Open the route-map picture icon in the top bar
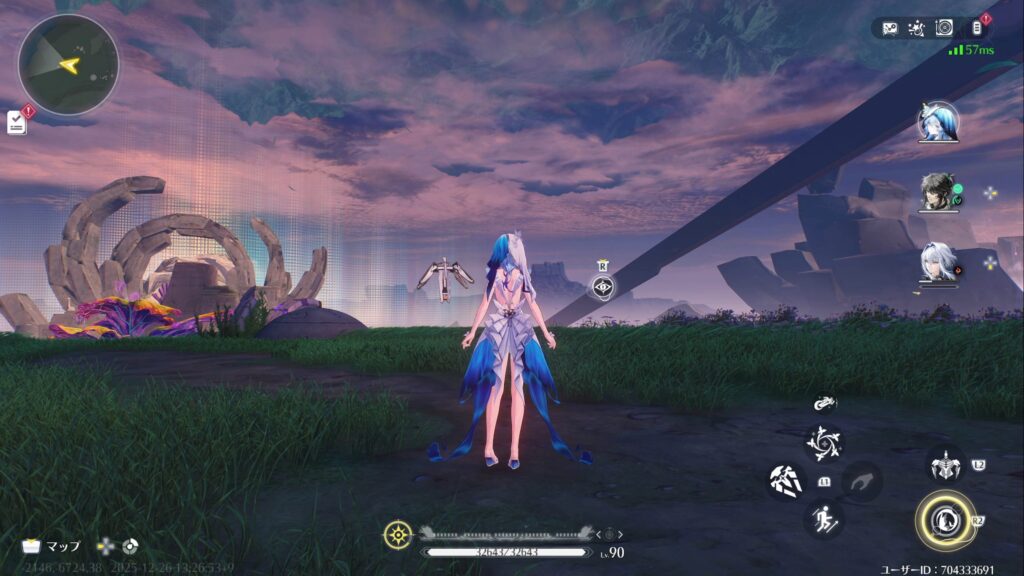This screenshot has height=576, width=1024. point(890,28)
